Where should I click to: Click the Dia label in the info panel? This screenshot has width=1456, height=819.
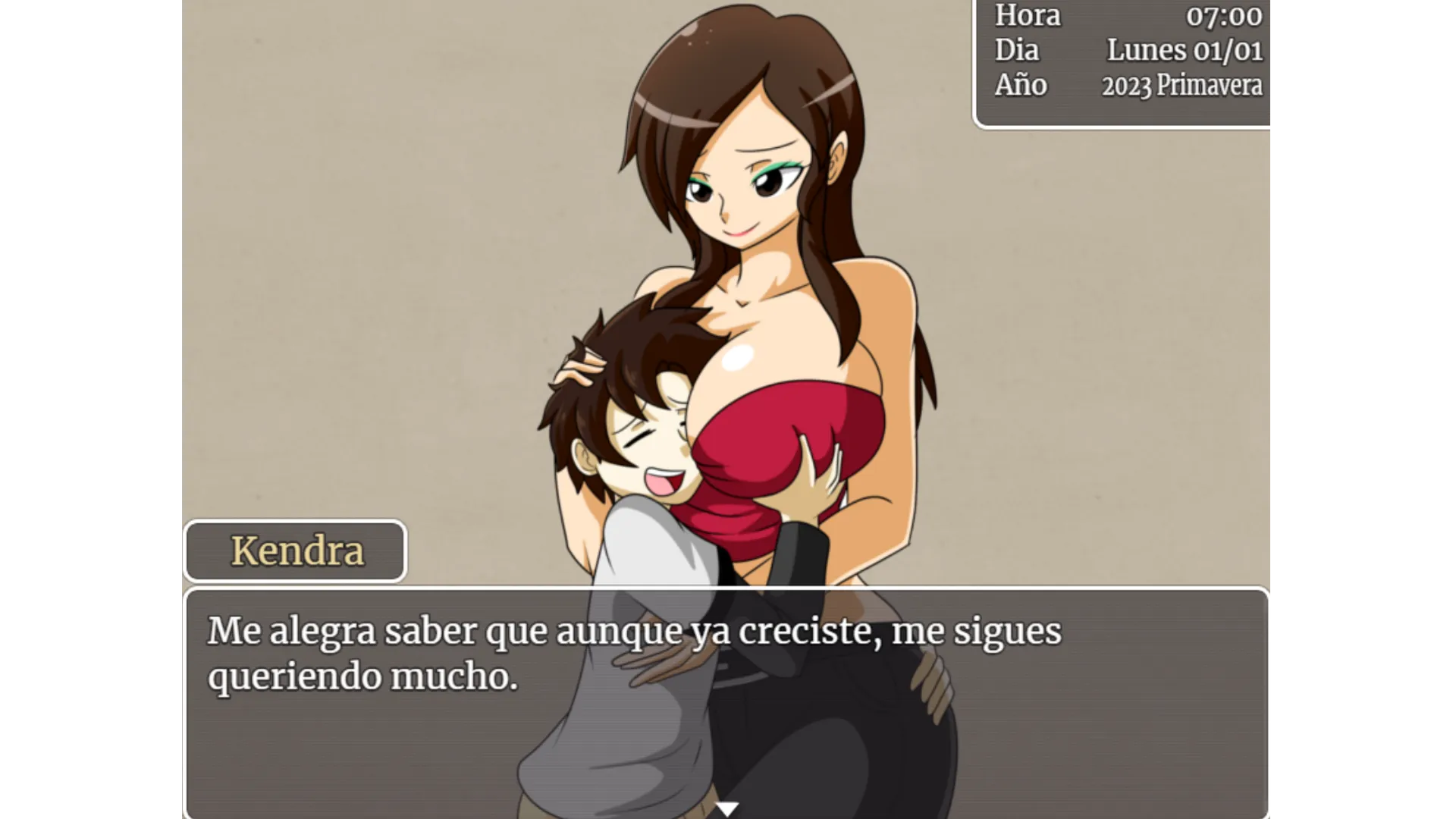[1017, 51]
